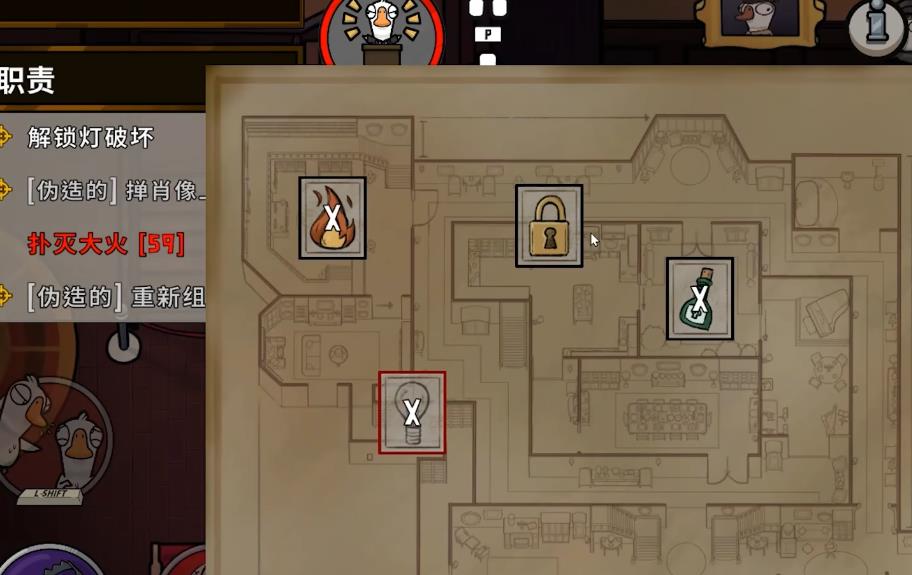Trigger the fire sabotage on the map
This screenshot has height=575, width=912.
(332, 218)
